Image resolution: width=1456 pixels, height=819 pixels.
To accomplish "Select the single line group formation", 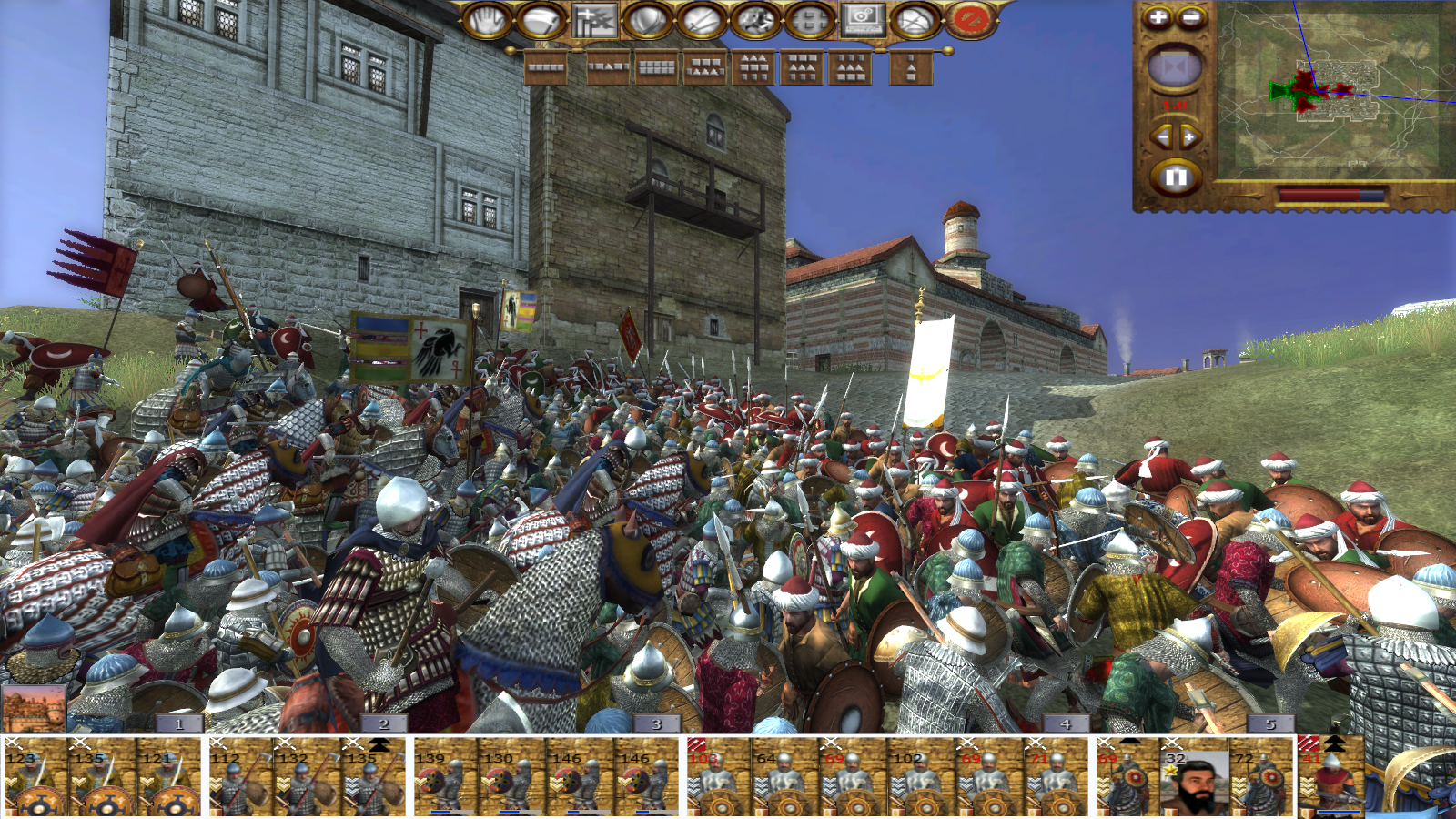I will [546, 67].
